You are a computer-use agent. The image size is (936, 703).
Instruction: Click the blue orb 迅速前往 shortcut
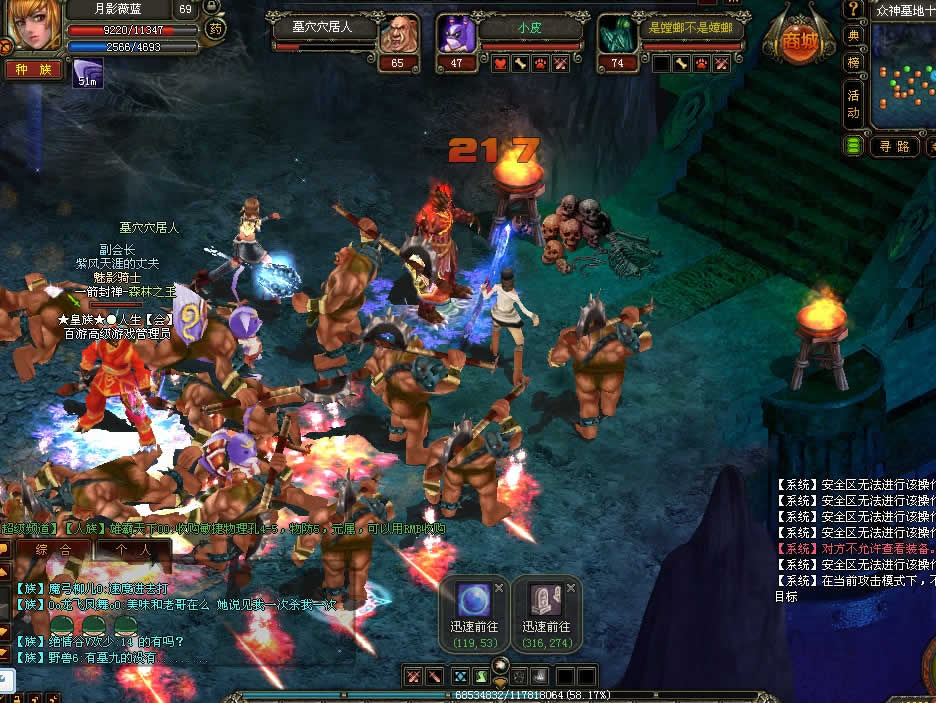click(x=473, y=600)
